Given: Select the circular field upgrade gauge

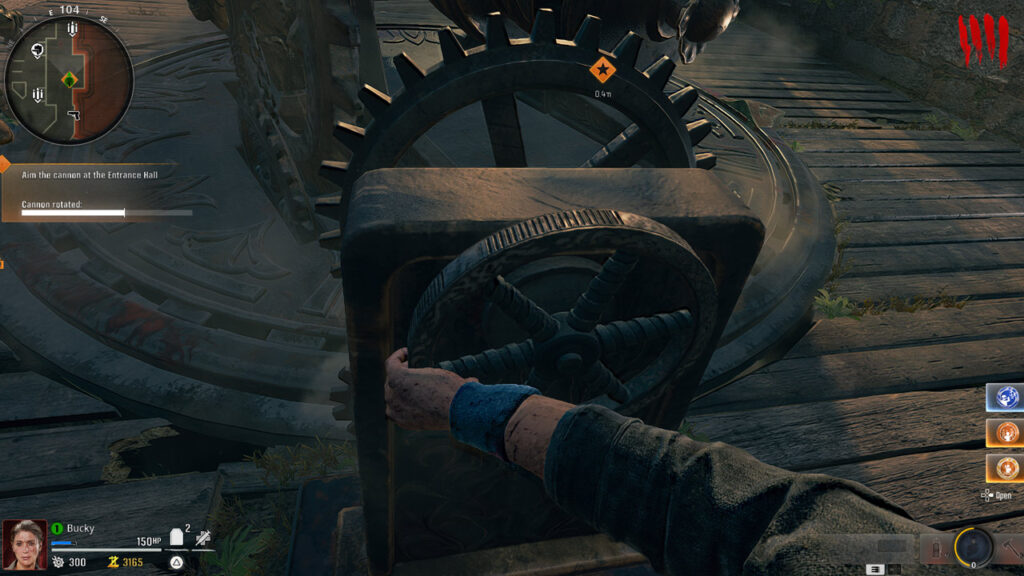Looking at the screenshot, I should pyautogui.click(x=972, y=546).
